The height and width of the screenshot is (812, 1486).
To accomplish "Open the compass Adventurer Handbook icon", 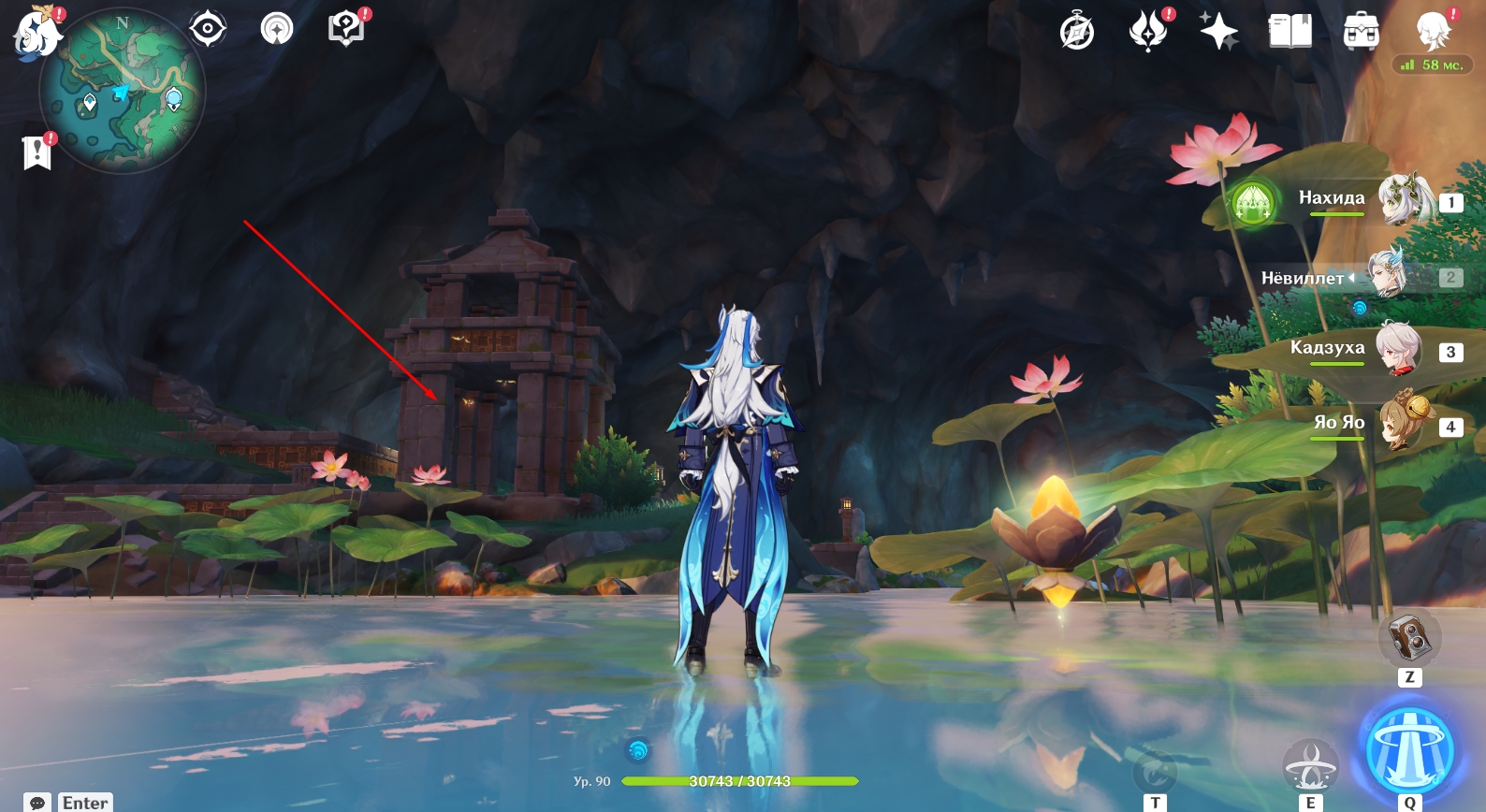I will [x=1077, y=32].
